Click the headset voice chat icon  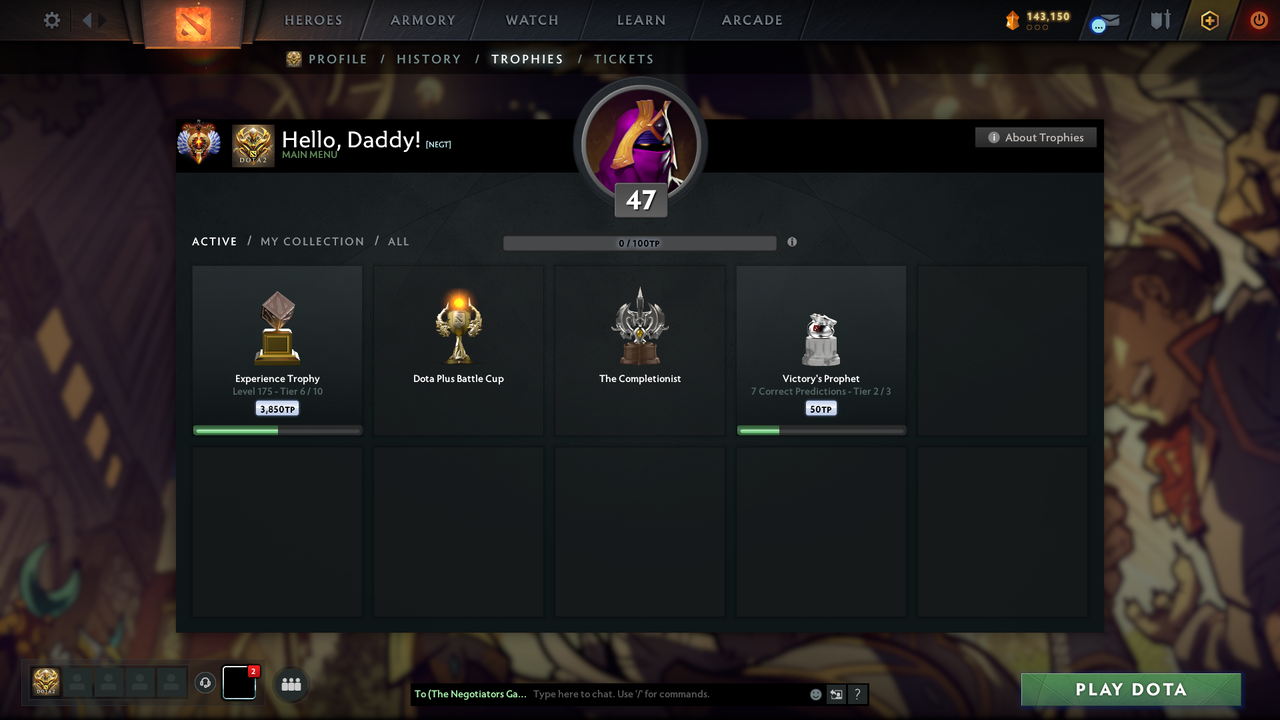pyautogui.click(x=206, y=683)
